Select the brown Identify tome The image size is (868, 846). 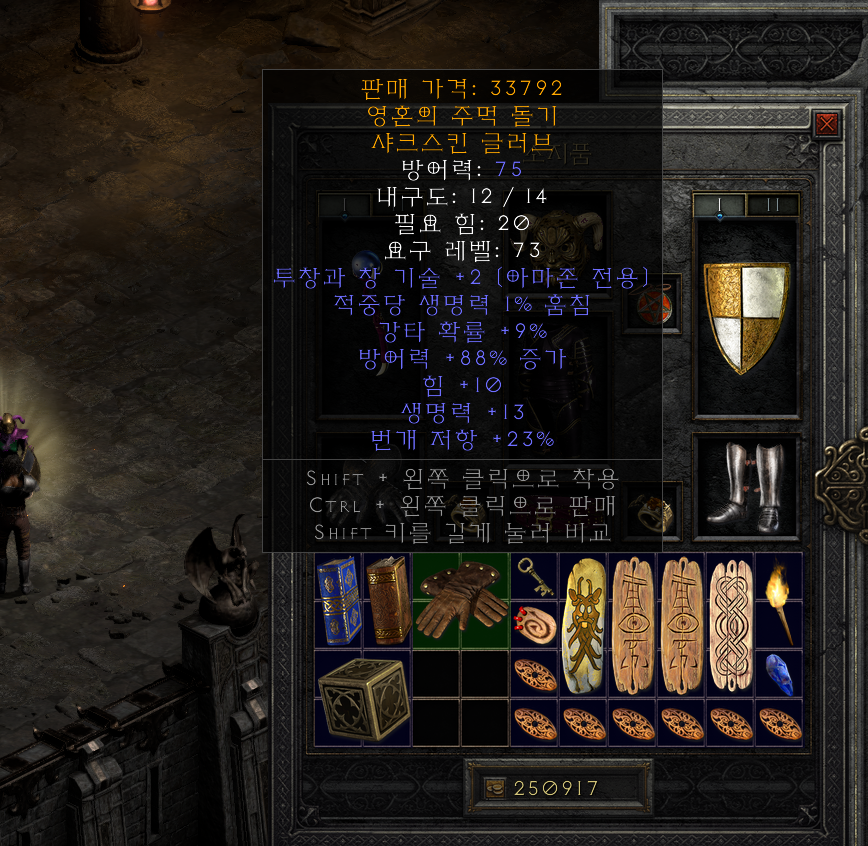(x=386, y=600)
